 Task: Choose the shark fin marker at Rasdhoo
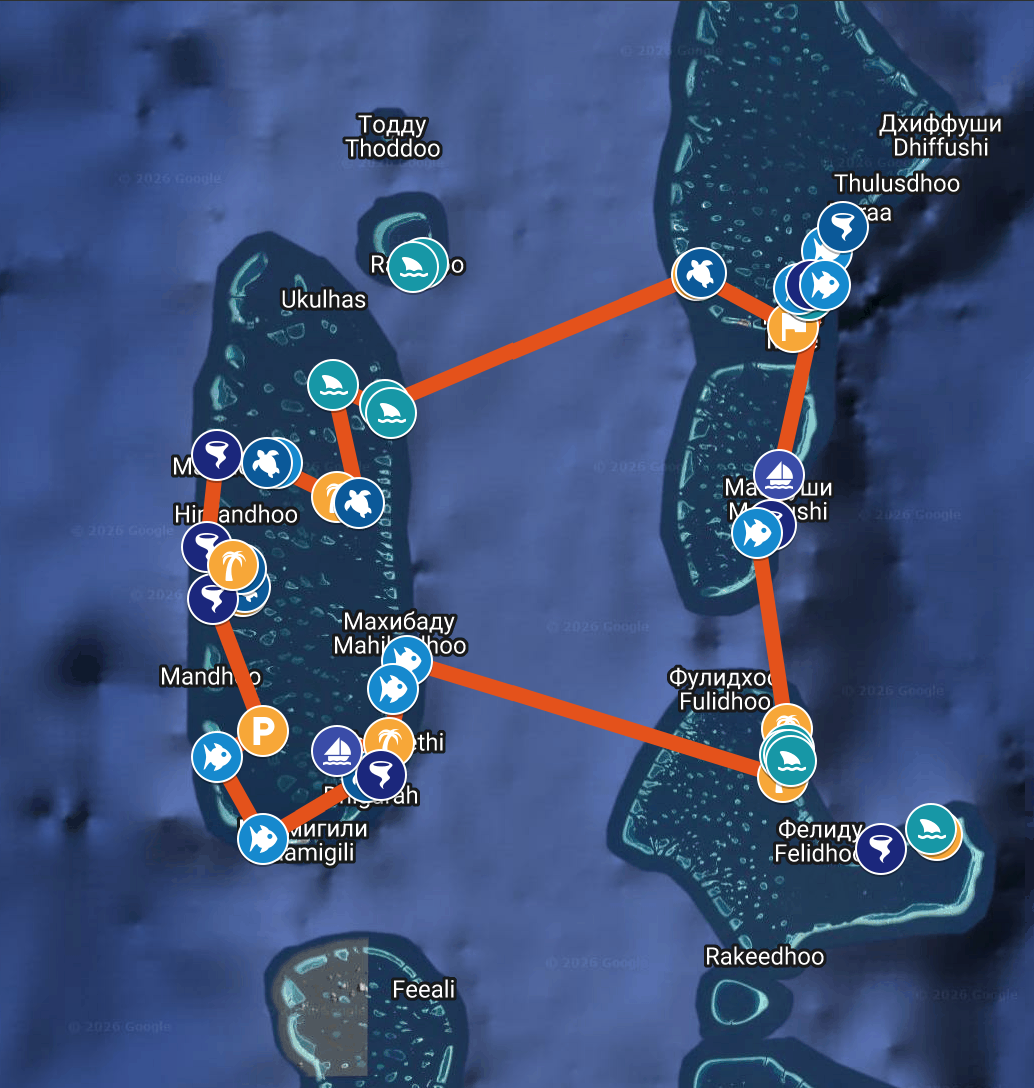pyautogui.click(x=410, y=267)
